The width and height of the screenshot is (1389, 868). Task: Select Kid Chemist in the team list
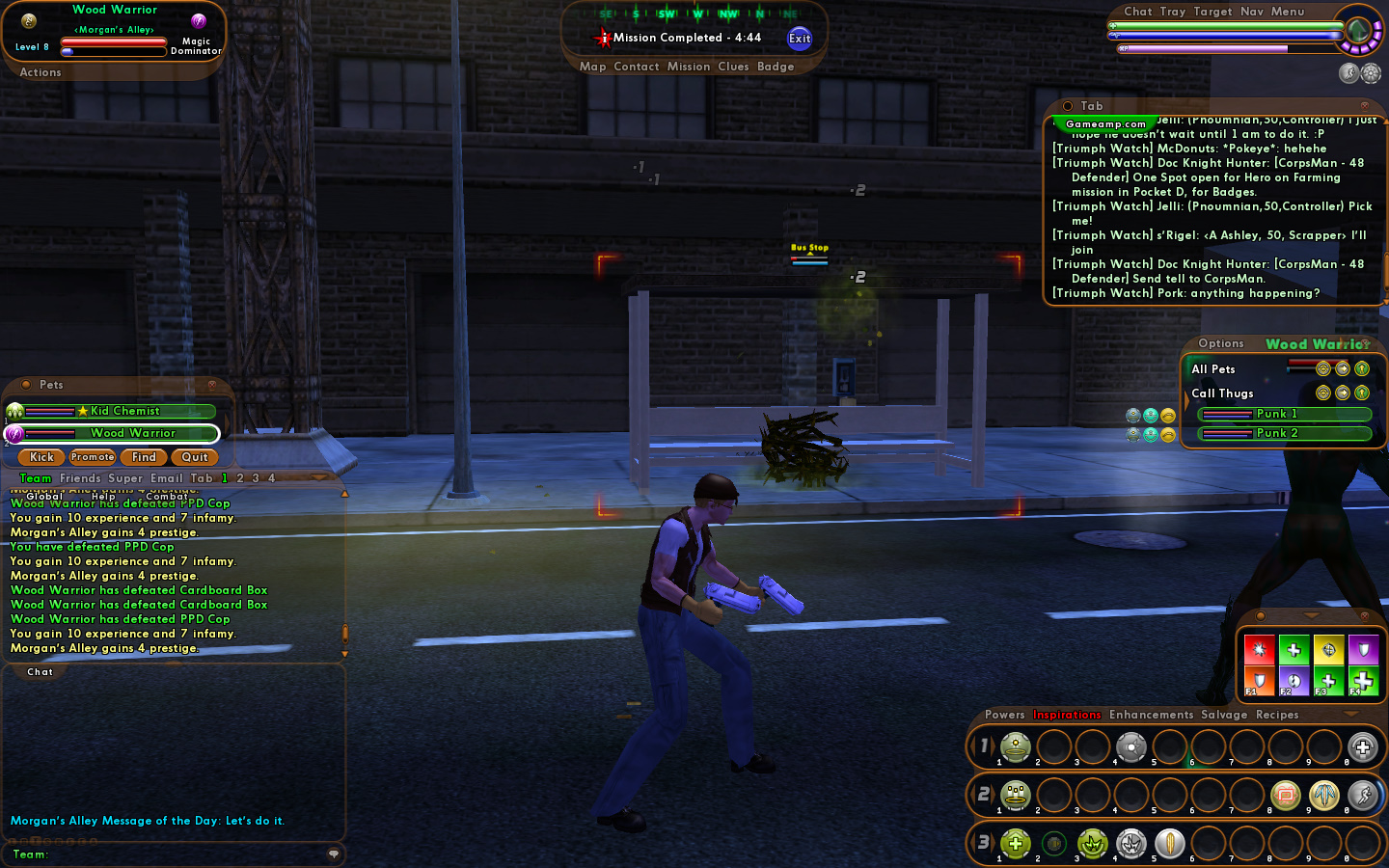(x=125, y=411)
